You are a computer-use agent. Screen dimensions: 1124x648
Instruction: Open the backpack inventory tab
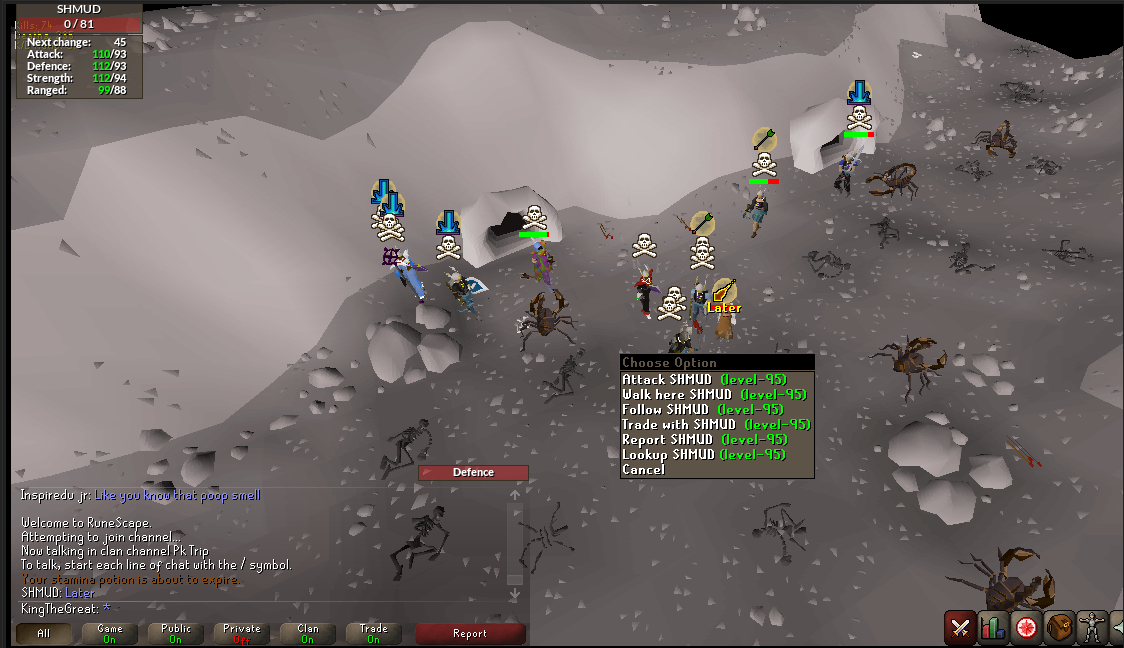point(1059,628)
